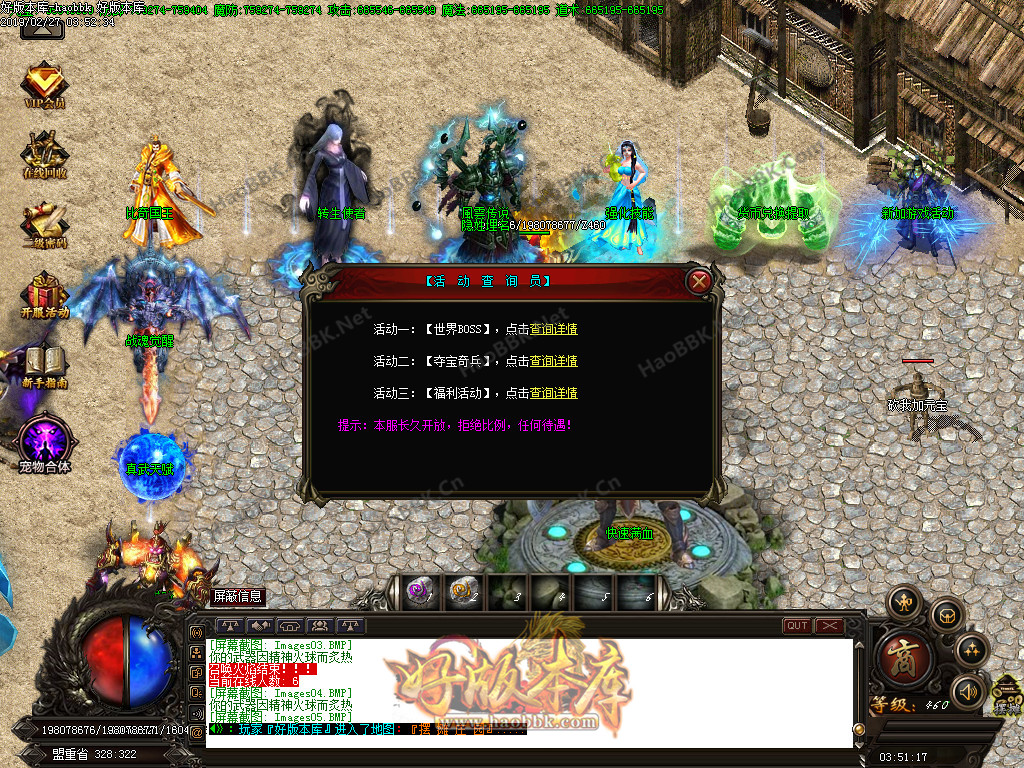View details for the 夺宝奇兵 activity
1024x768 pixels.
[553, 361]
